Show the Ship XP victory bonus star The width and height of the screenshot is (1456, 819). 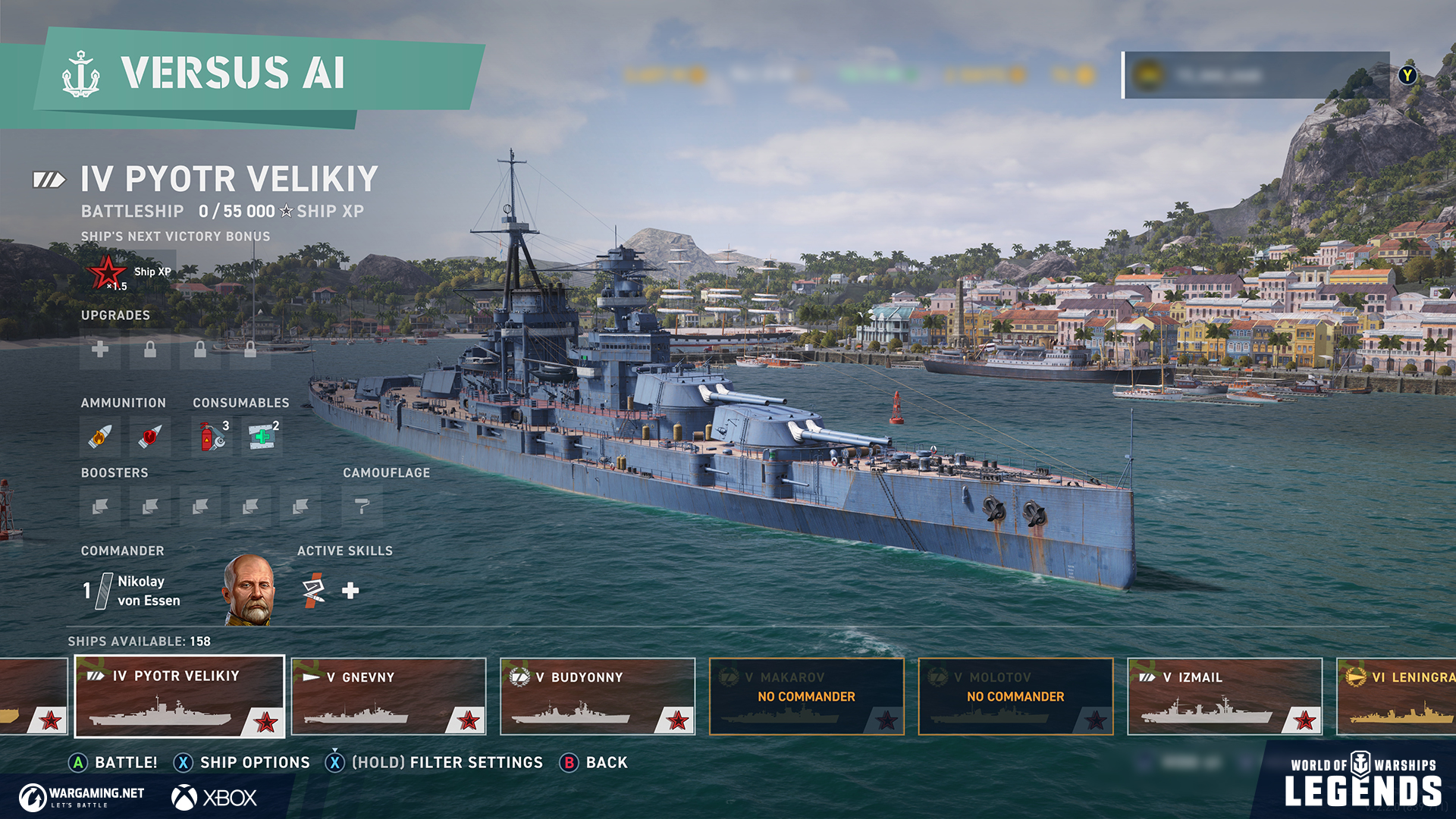[x=108, y=271]
